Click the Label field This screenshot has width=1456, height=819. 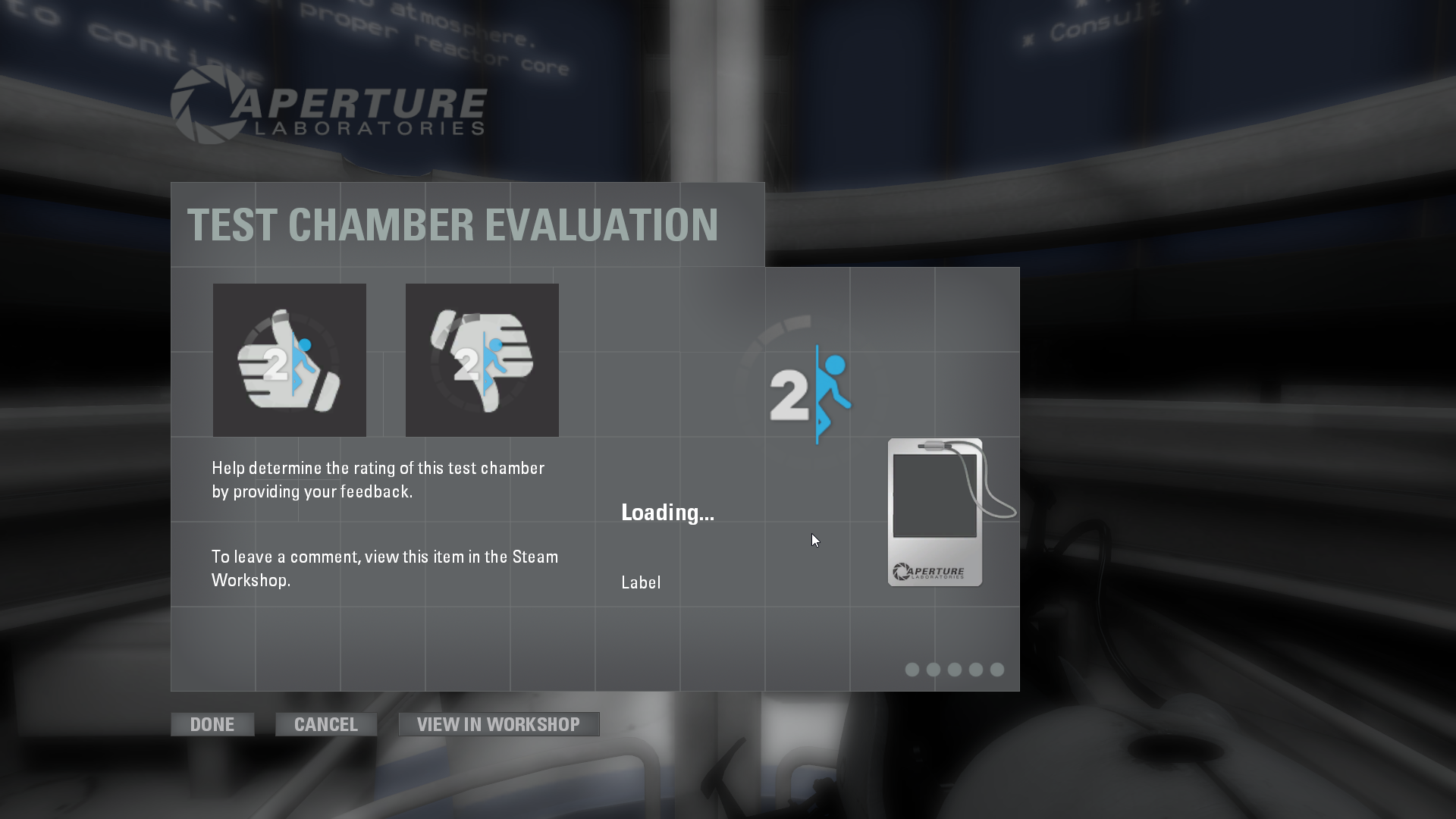click(x=642, y=582)
